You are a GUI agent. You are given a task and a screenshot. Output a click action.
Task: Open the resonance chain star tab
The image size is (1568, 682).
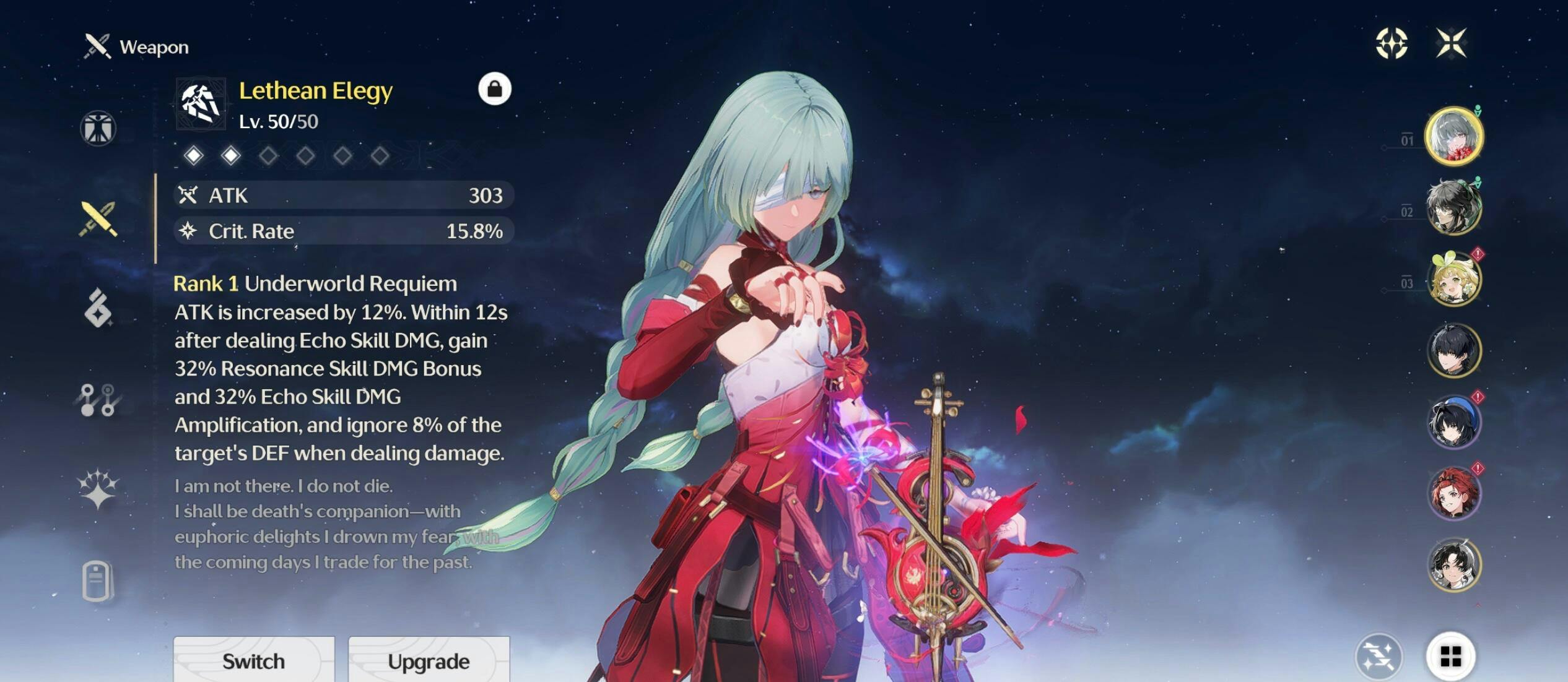click(98, 489)
